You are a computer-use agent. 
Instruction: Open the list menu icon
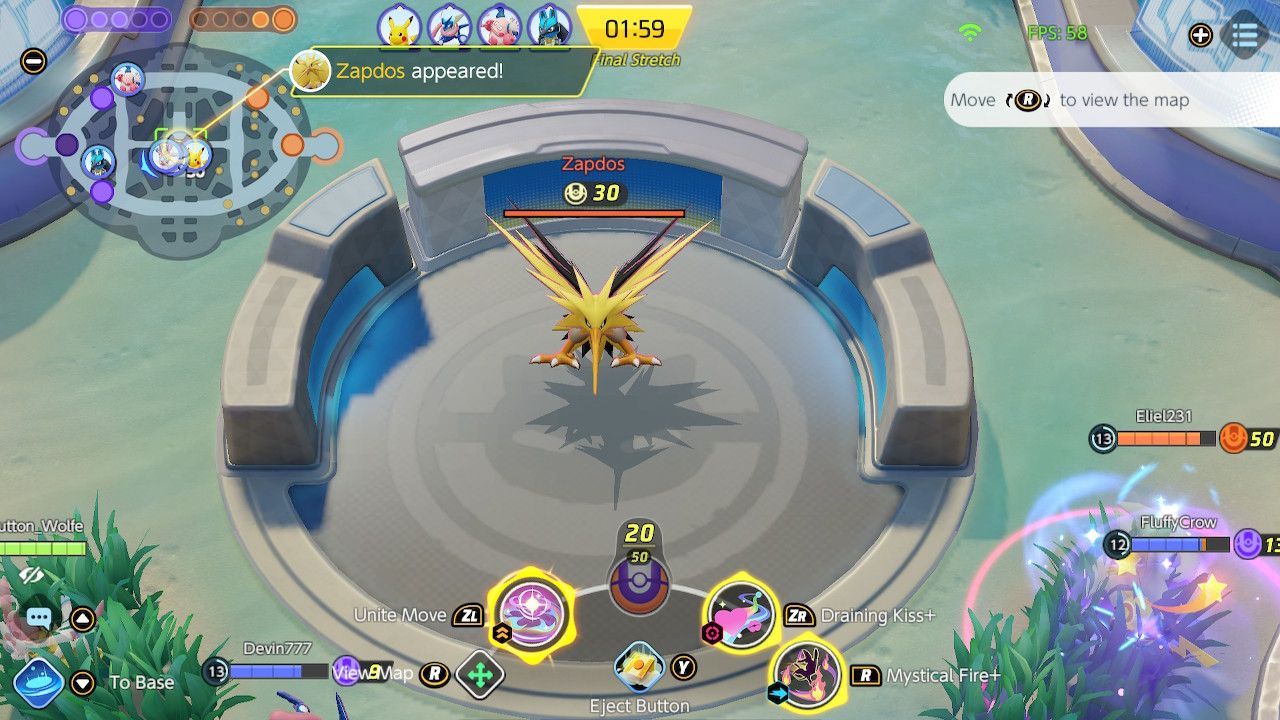[1245, 35]
